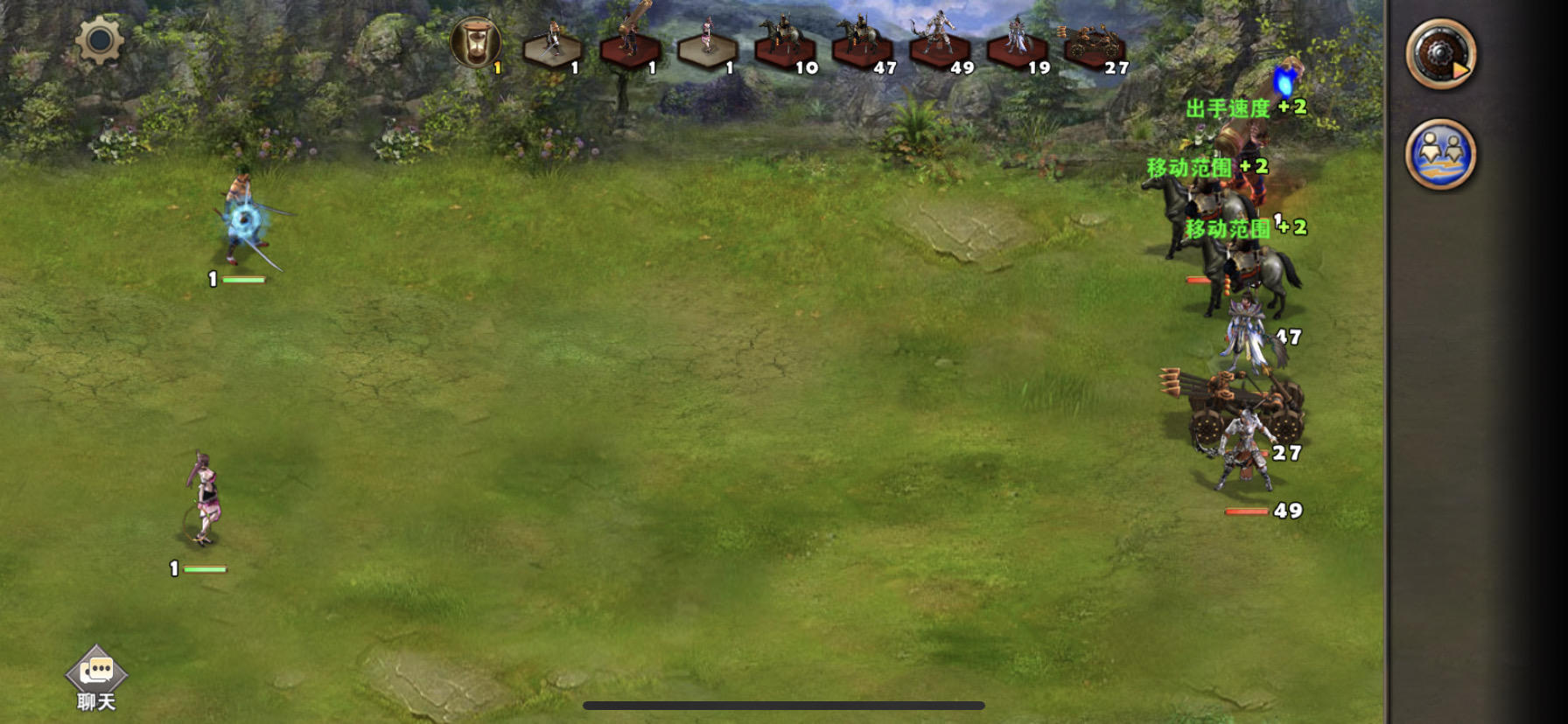Select the swordsman unit hex in turn bar

551,50
